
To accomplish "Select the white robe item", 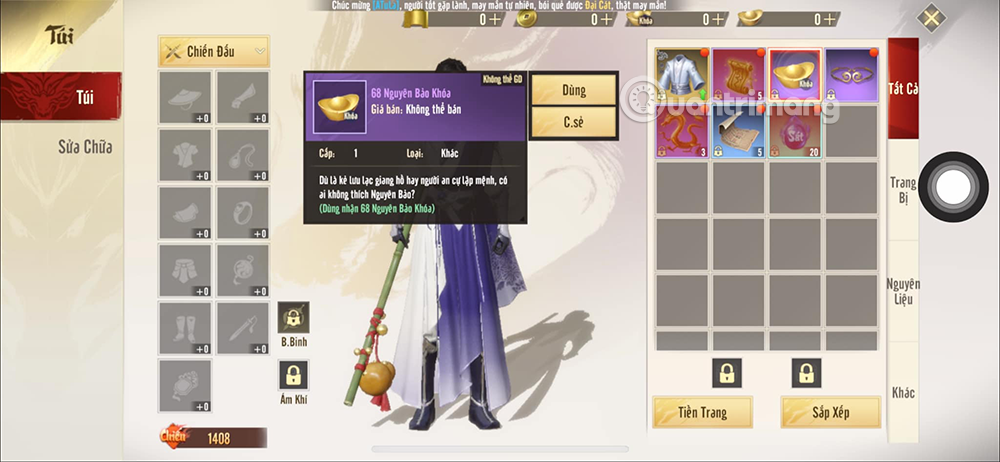I will [x=682, y=75].
